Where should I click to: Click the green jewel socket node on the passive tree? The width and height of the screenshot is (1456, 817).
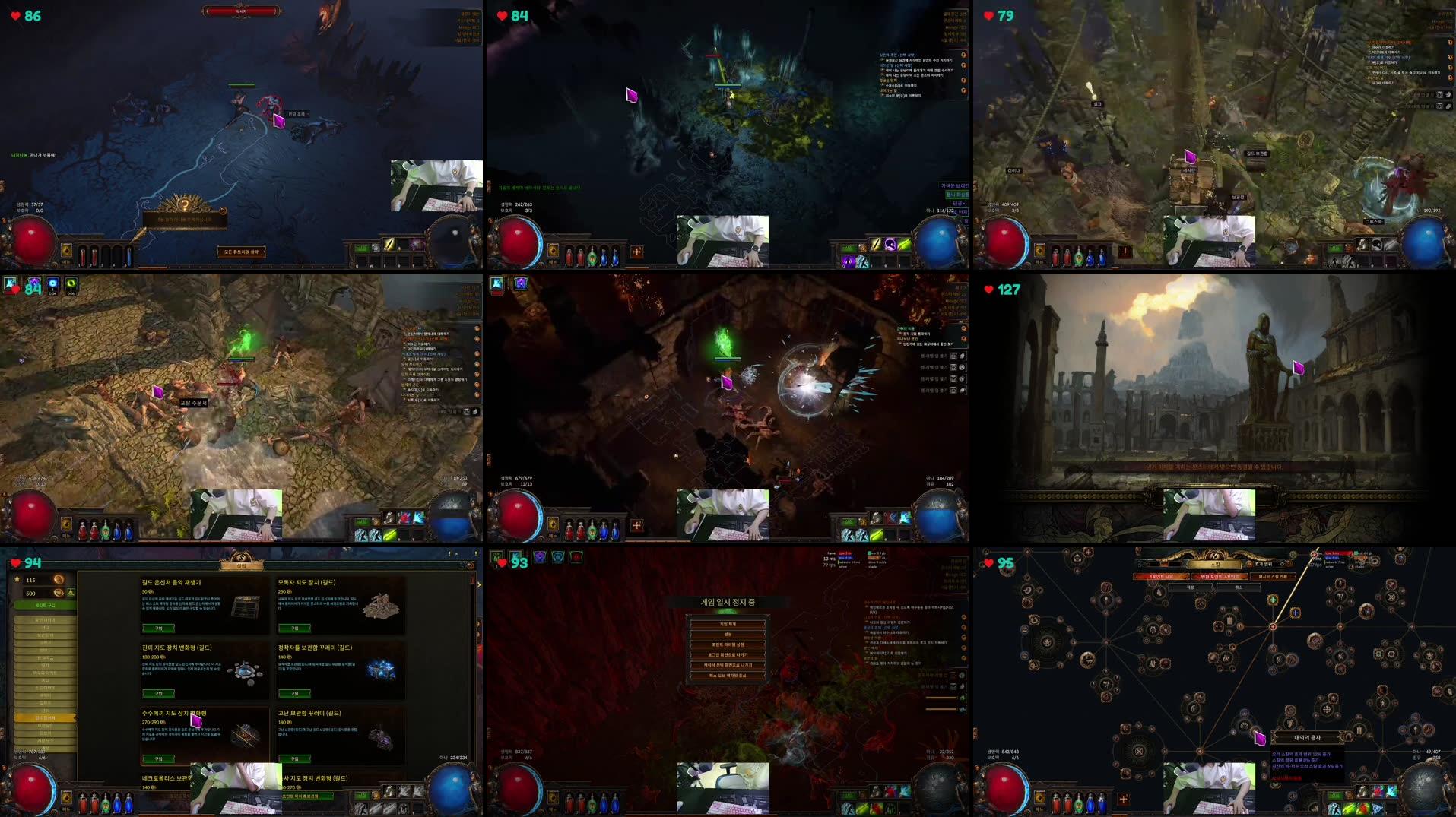click(x=1274, y=599)
